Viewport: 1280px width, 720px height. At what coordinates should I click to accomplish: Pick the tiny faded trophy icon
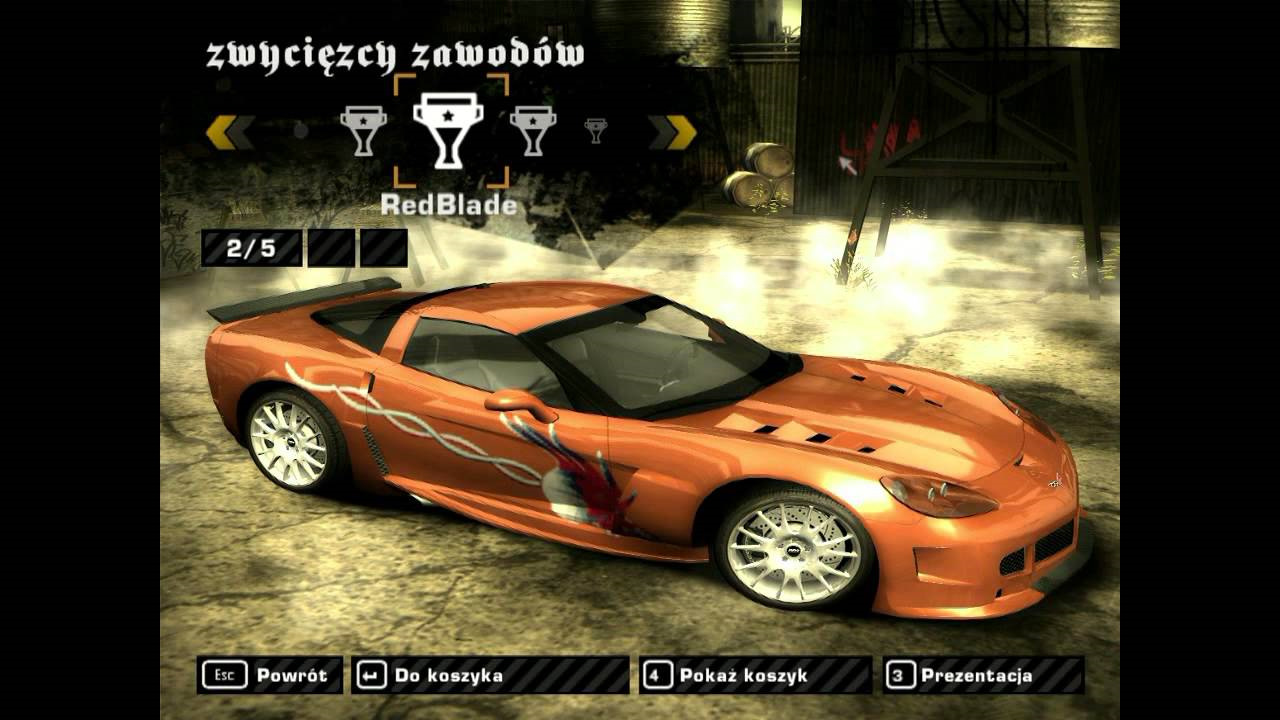596,130
